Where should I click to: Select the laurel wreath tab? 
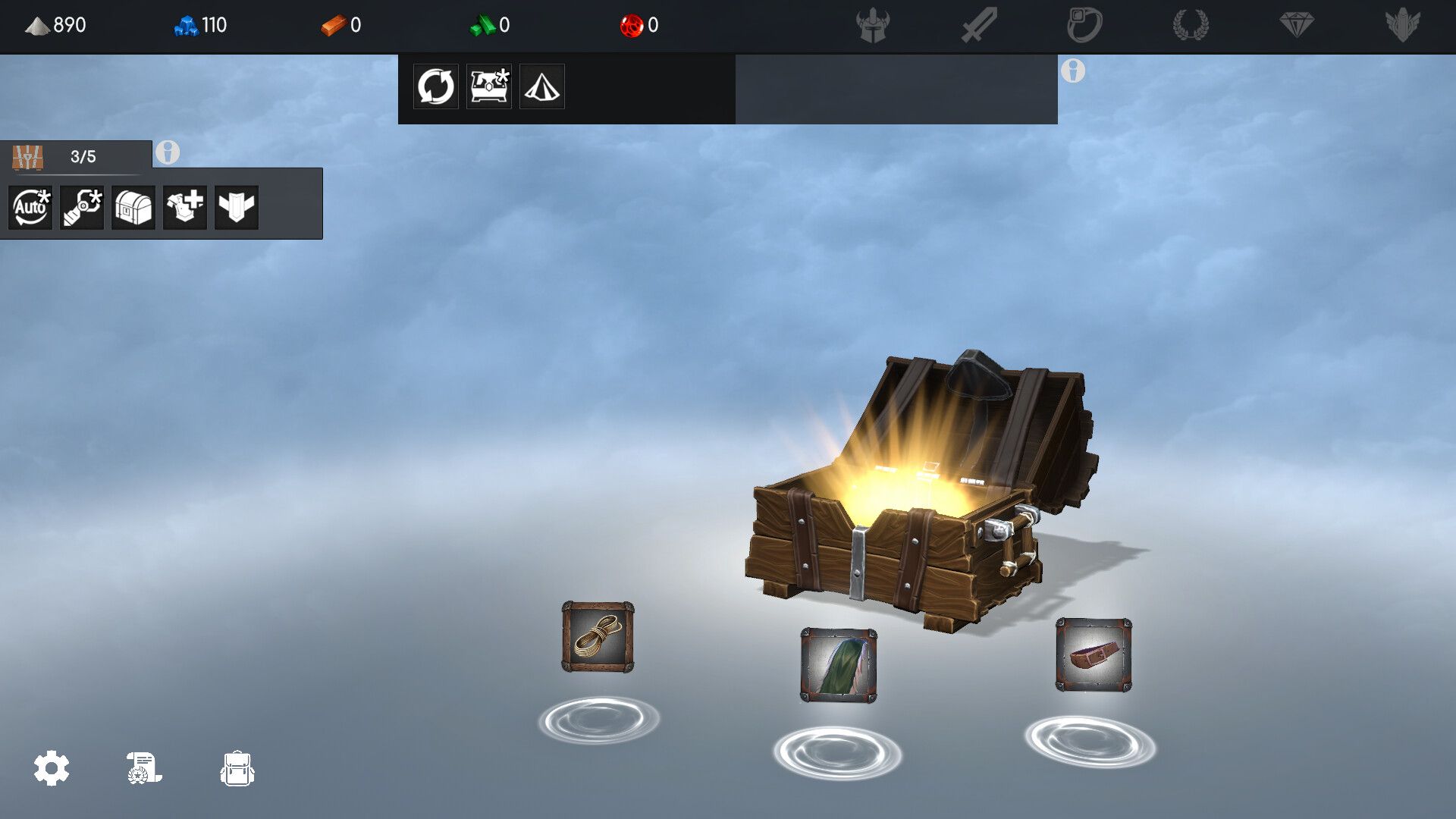(x=1191, y=25)
